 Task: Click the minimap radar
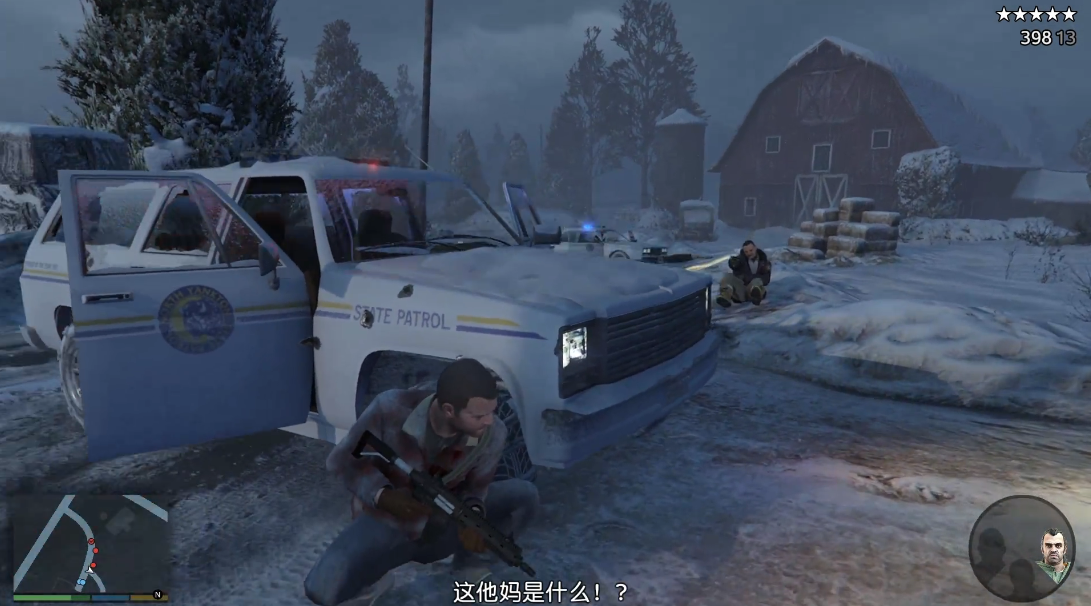[90, 543]
